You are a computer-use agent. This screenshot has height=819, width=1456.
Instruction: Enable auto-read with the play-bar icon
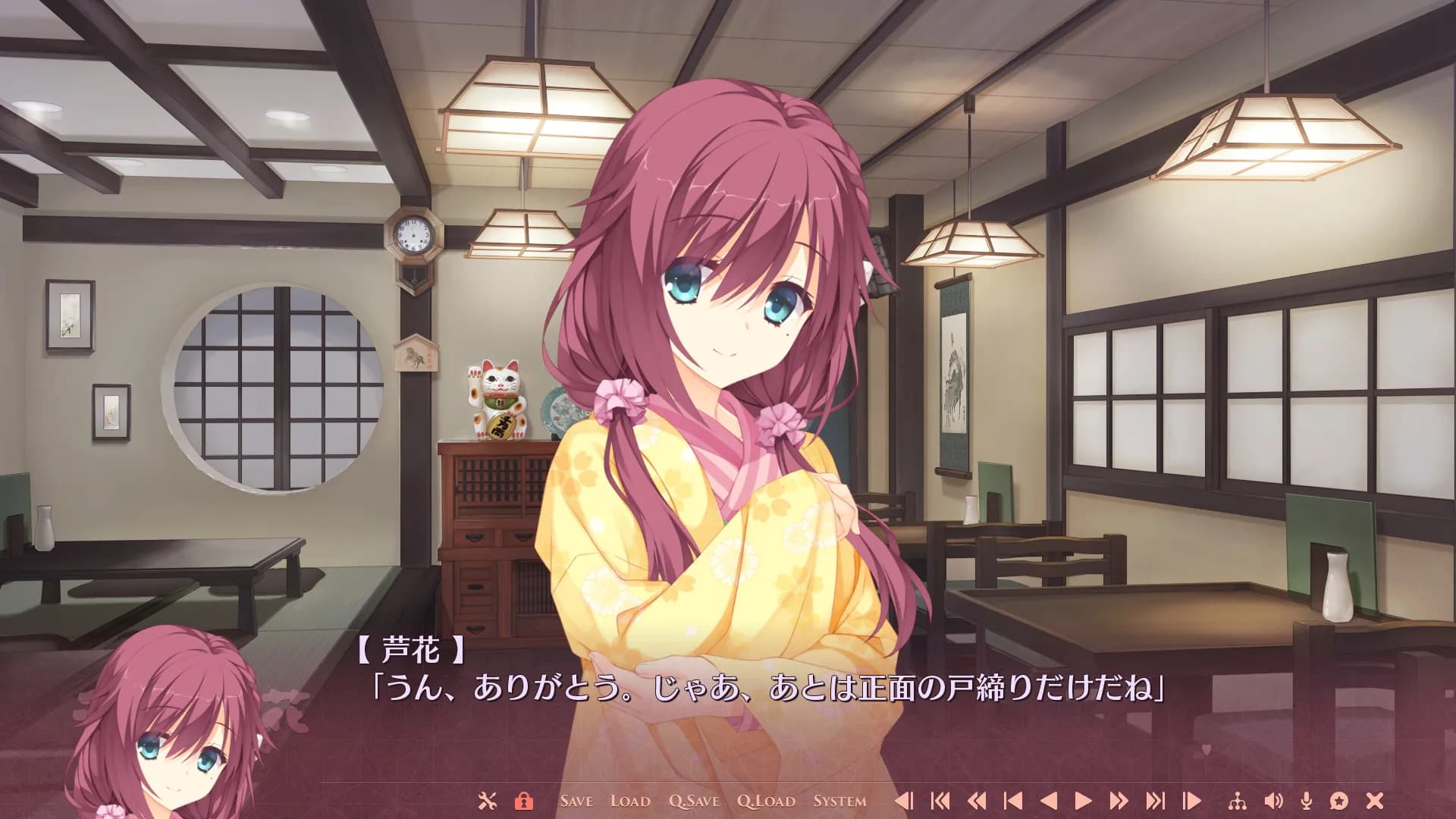pyautogui.click(x=1192, y=800)
